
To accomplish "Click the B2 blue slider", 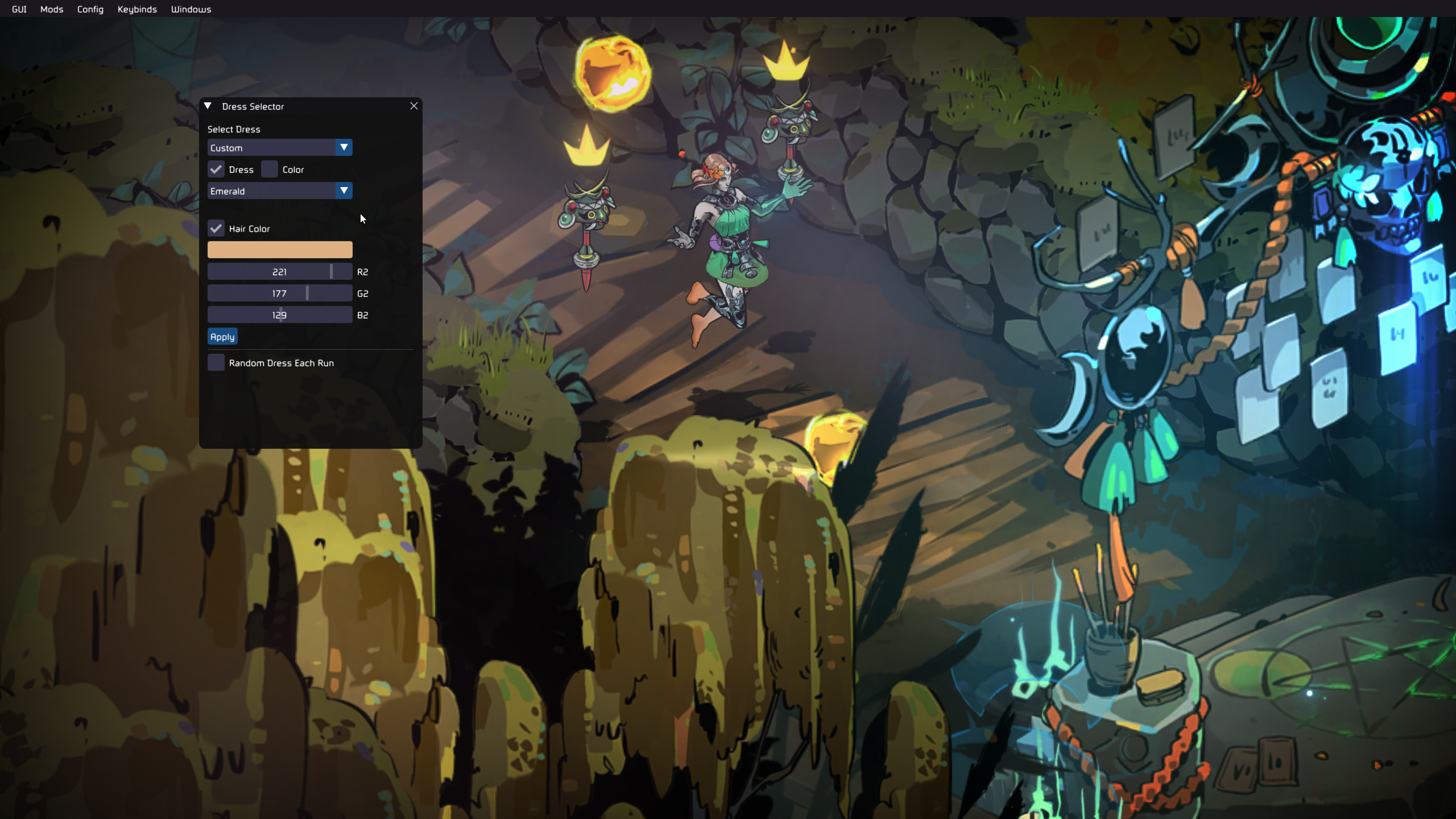I will pos(279,315).
